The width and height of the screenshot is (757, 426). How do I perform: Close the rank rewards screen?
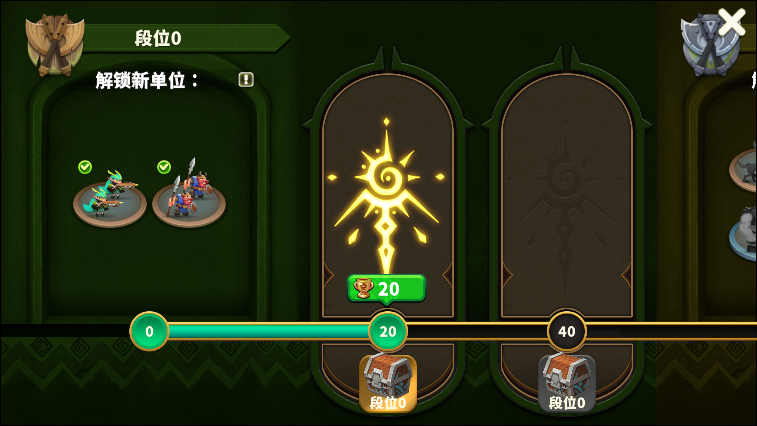tap(731, 22)
